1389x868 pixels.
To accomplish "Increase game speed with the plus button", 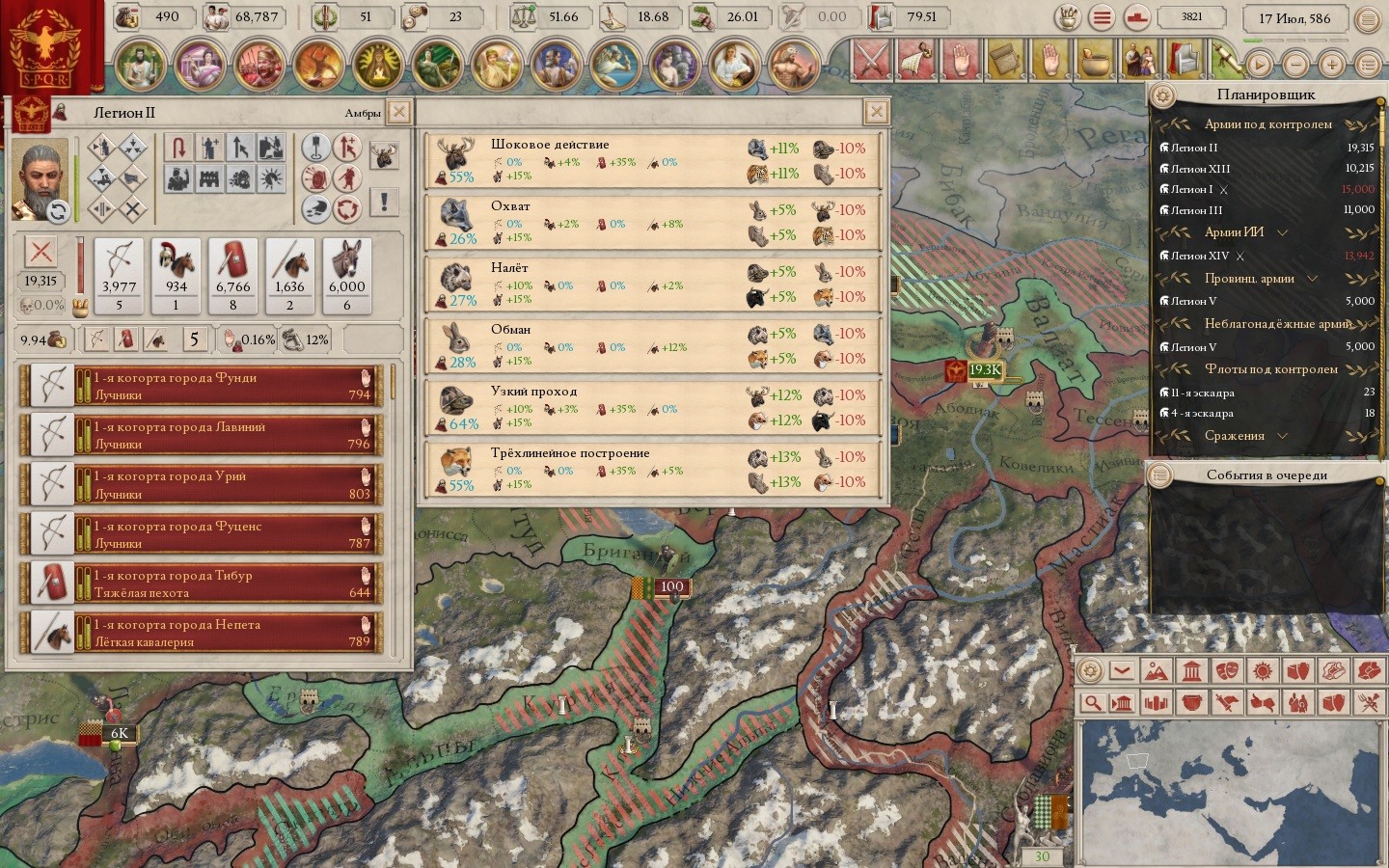I will click(1331, 65).
